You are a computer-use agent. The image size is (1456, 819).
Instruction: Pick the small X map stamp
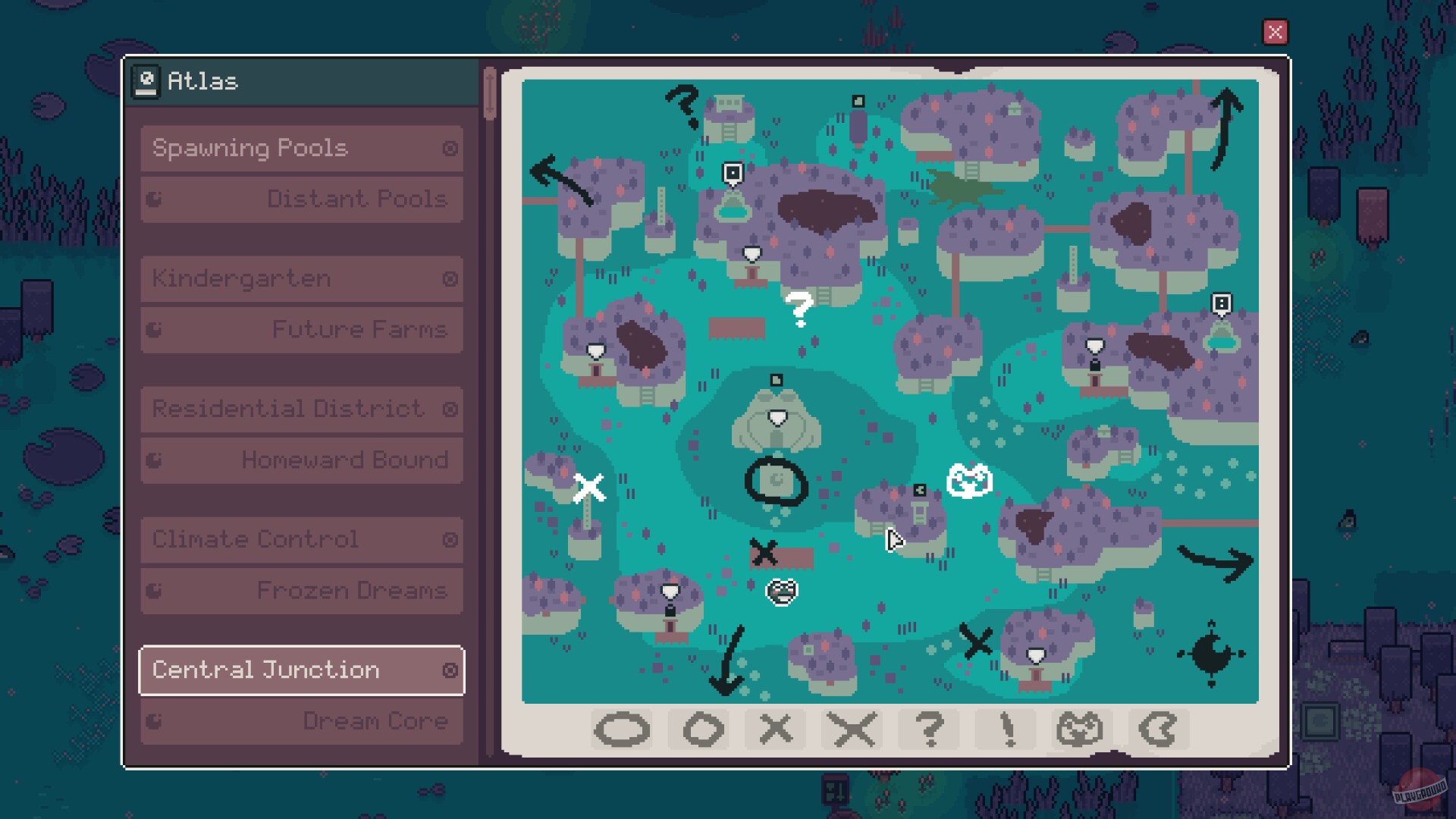point(776,730)
